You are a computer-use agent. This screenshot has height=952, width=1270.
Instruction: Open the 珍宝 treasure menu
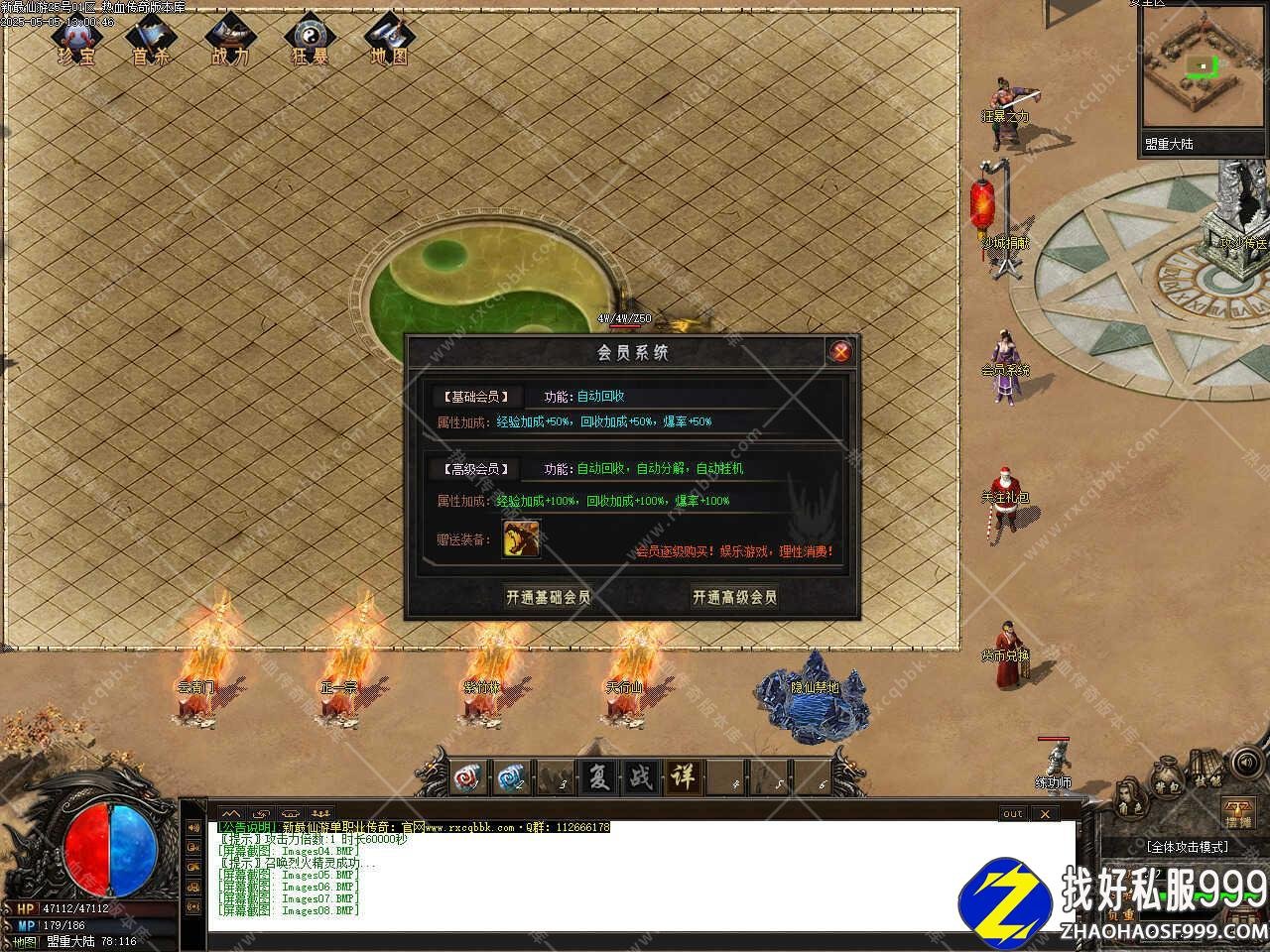tap(75, 41)
